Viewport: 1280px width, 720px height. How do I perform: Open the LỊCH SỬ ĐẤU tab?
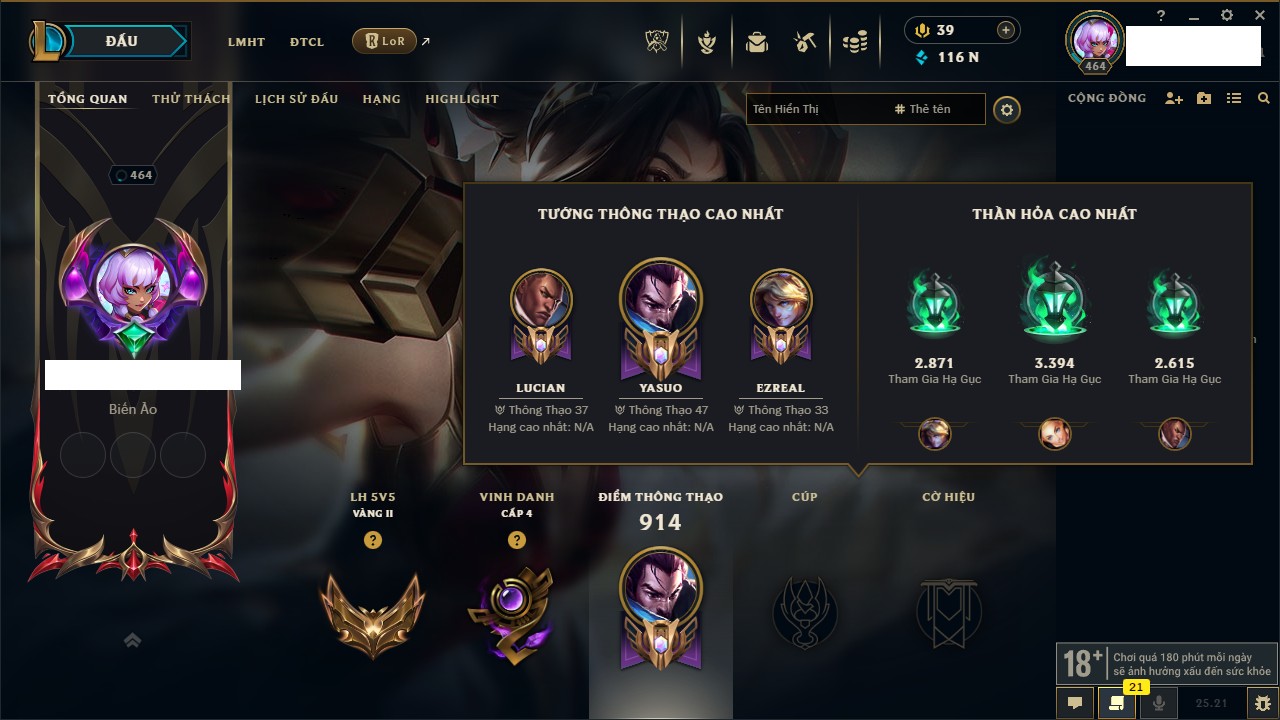click(296, 99)
